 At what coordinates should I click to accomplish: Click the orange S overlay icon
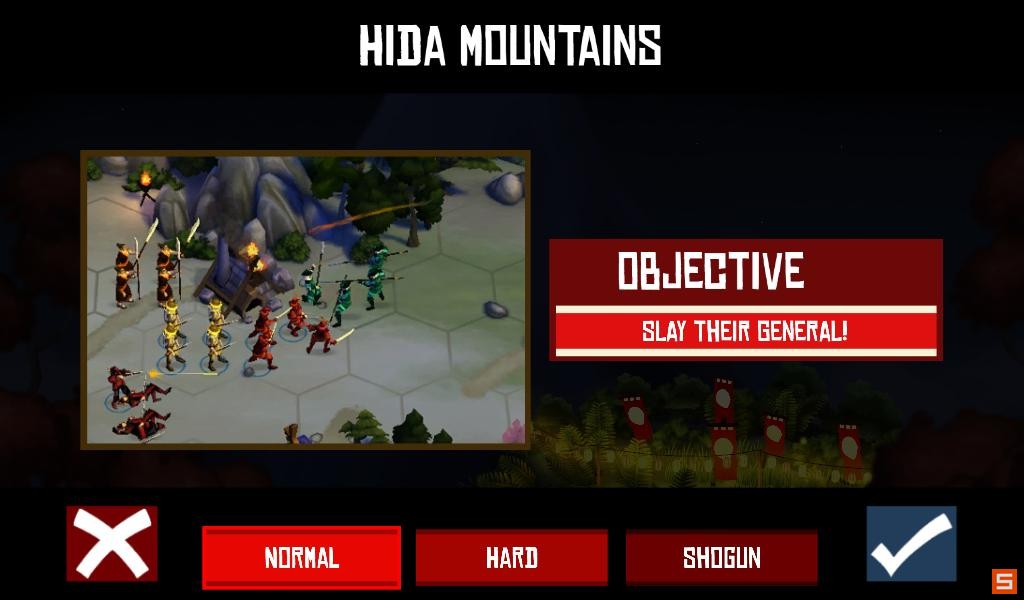[x=1003, y=581]
